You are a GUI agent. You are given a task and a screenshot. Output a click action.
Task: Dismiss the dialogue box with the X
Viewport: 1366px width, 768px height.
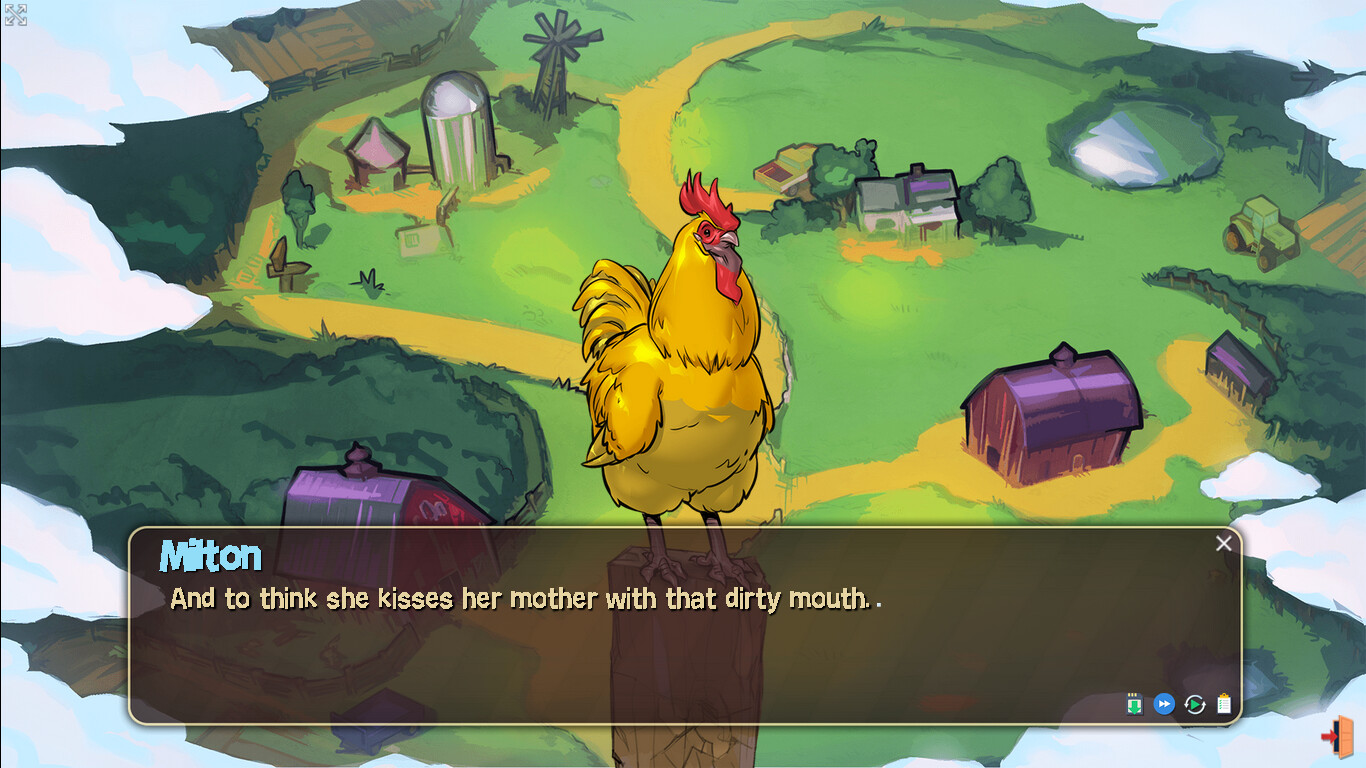point(1224,543)
